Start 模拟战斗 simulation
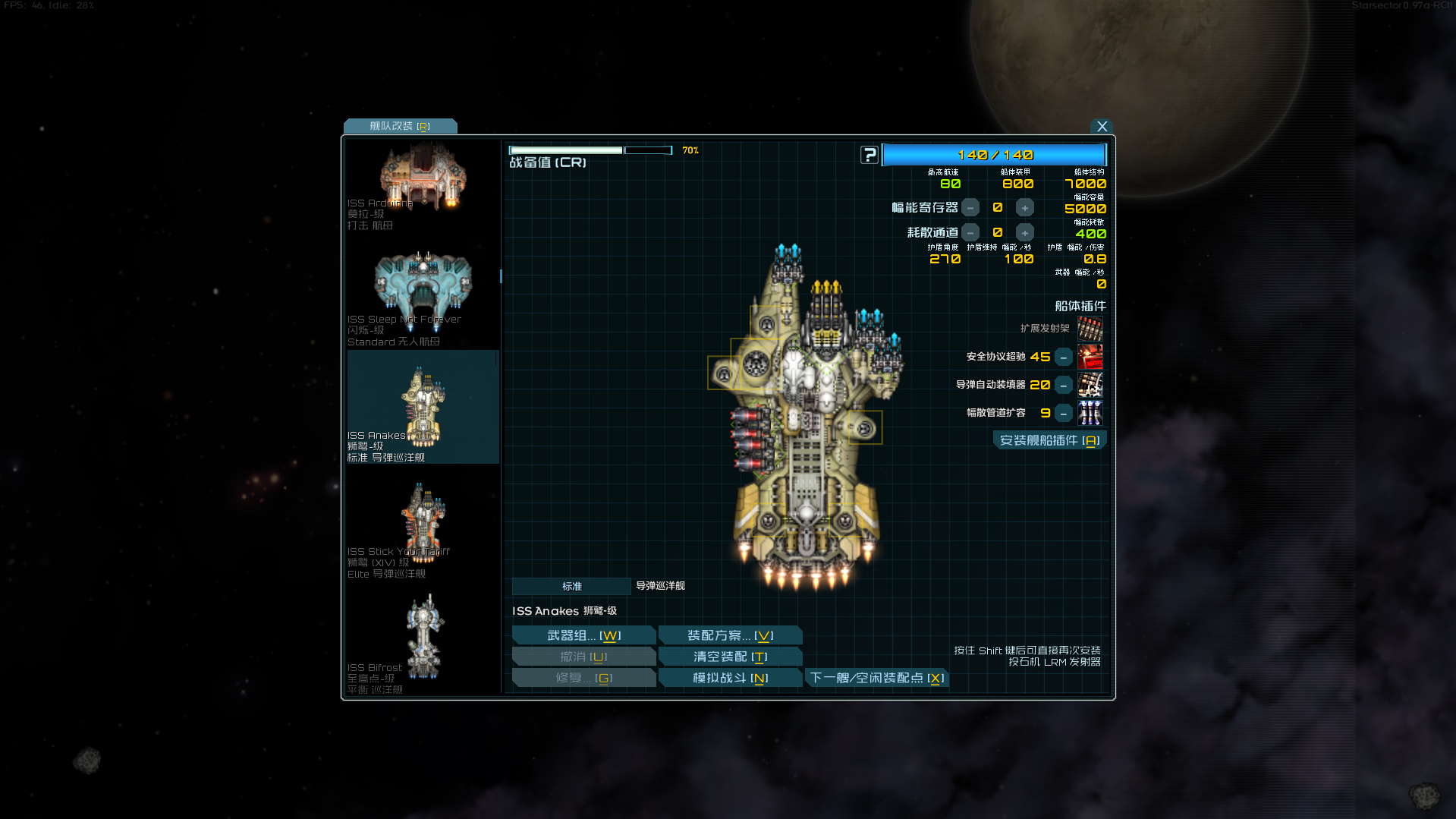Screen dimensions: 1456x819 point(730,678)
